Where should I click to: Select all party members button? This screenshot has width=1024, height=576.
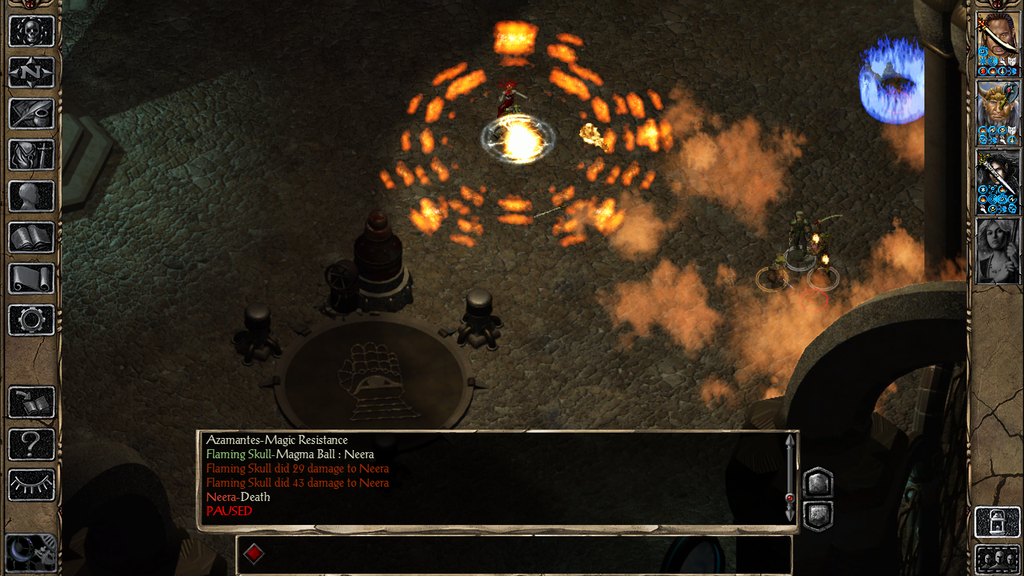(x=997, y=558)
